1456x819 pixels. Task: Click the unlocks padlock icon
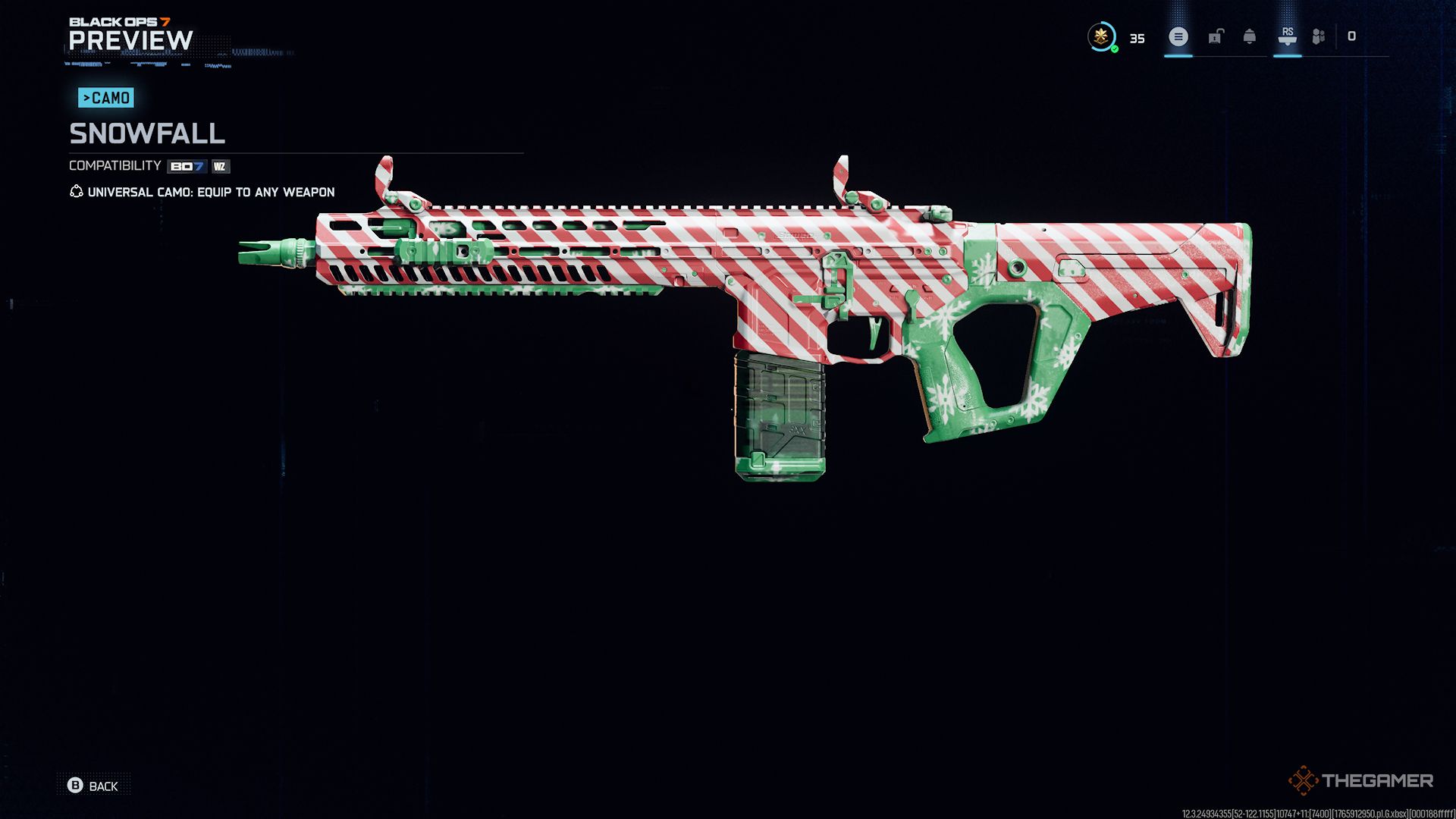1216,36
